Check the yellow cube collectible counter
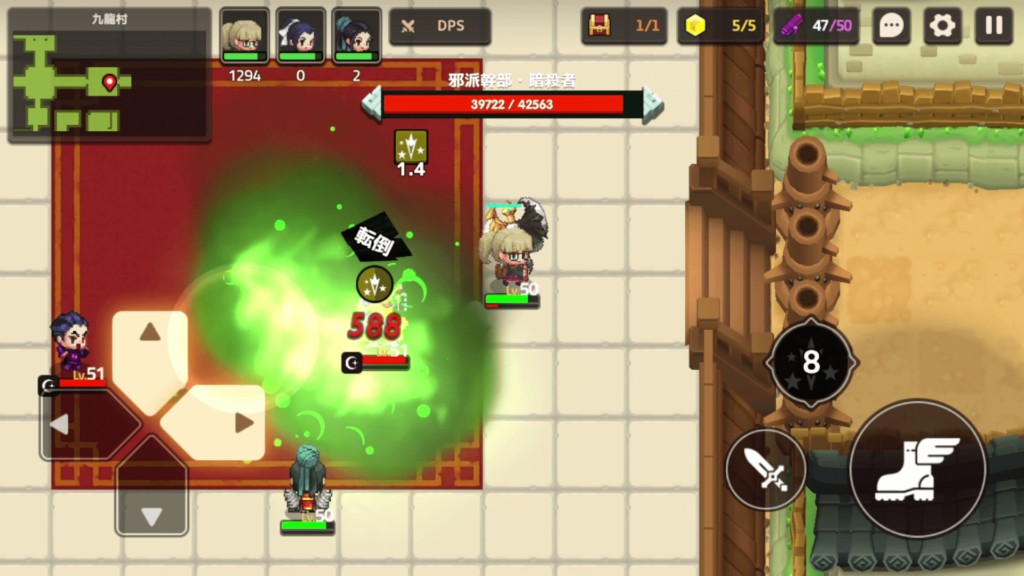 tap(720, 26)
